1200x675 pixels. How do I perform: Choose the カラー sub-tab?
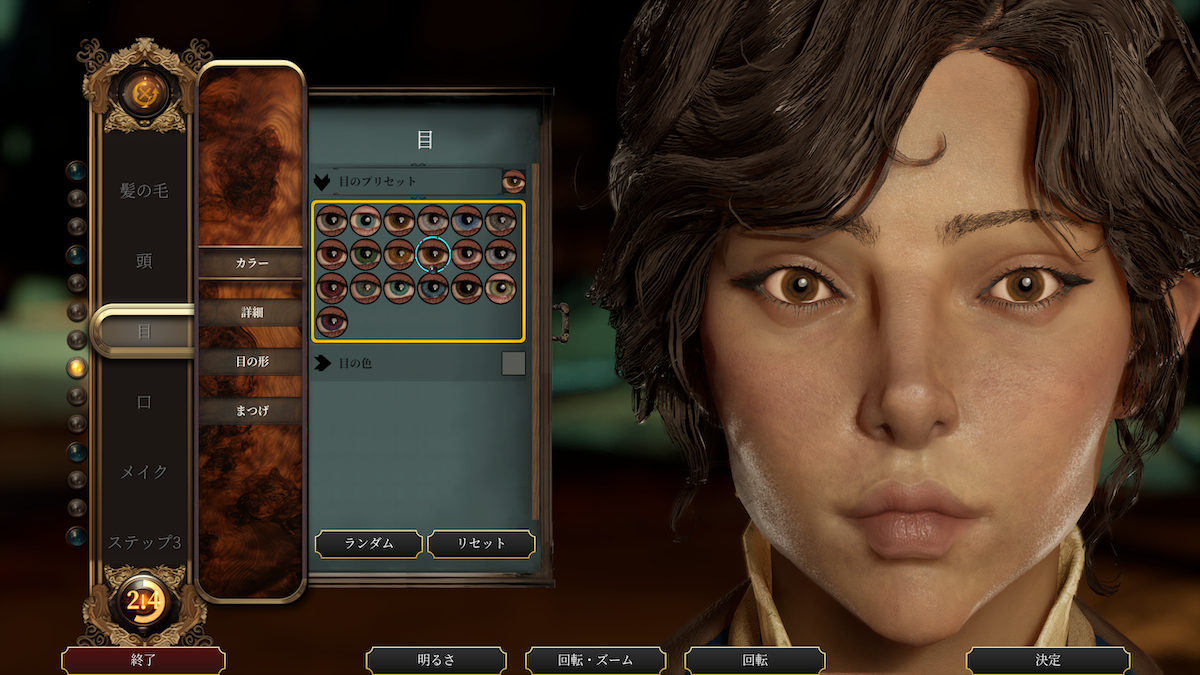click(251, 263)
